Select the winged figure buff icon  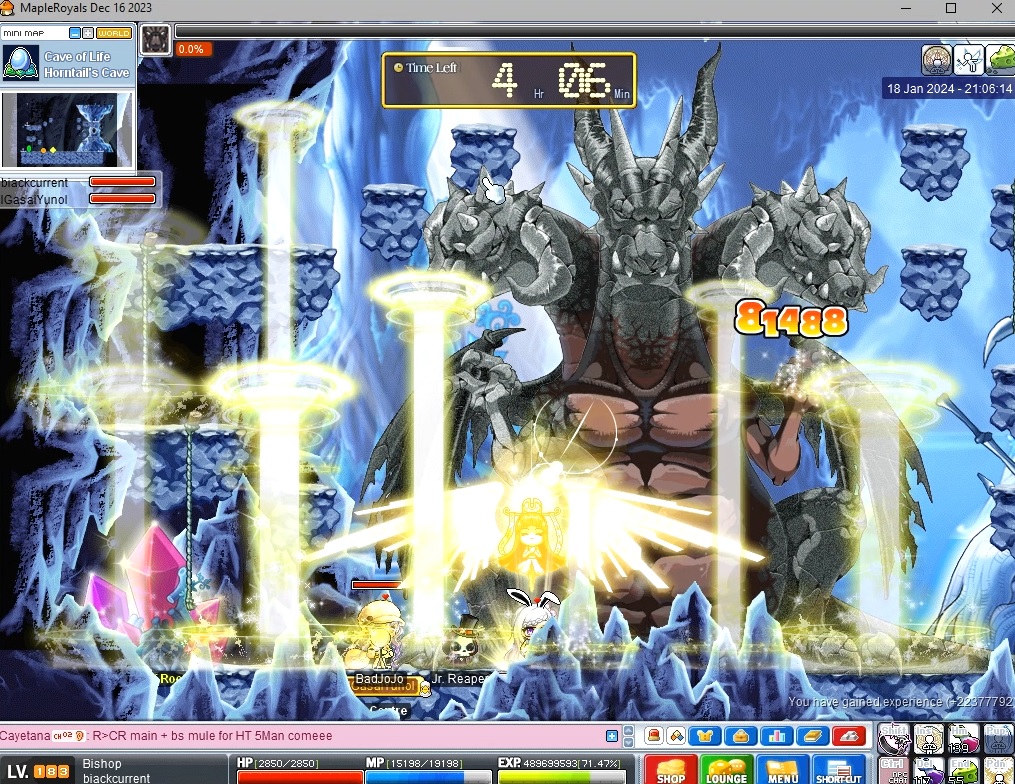[x=967, y=59]
